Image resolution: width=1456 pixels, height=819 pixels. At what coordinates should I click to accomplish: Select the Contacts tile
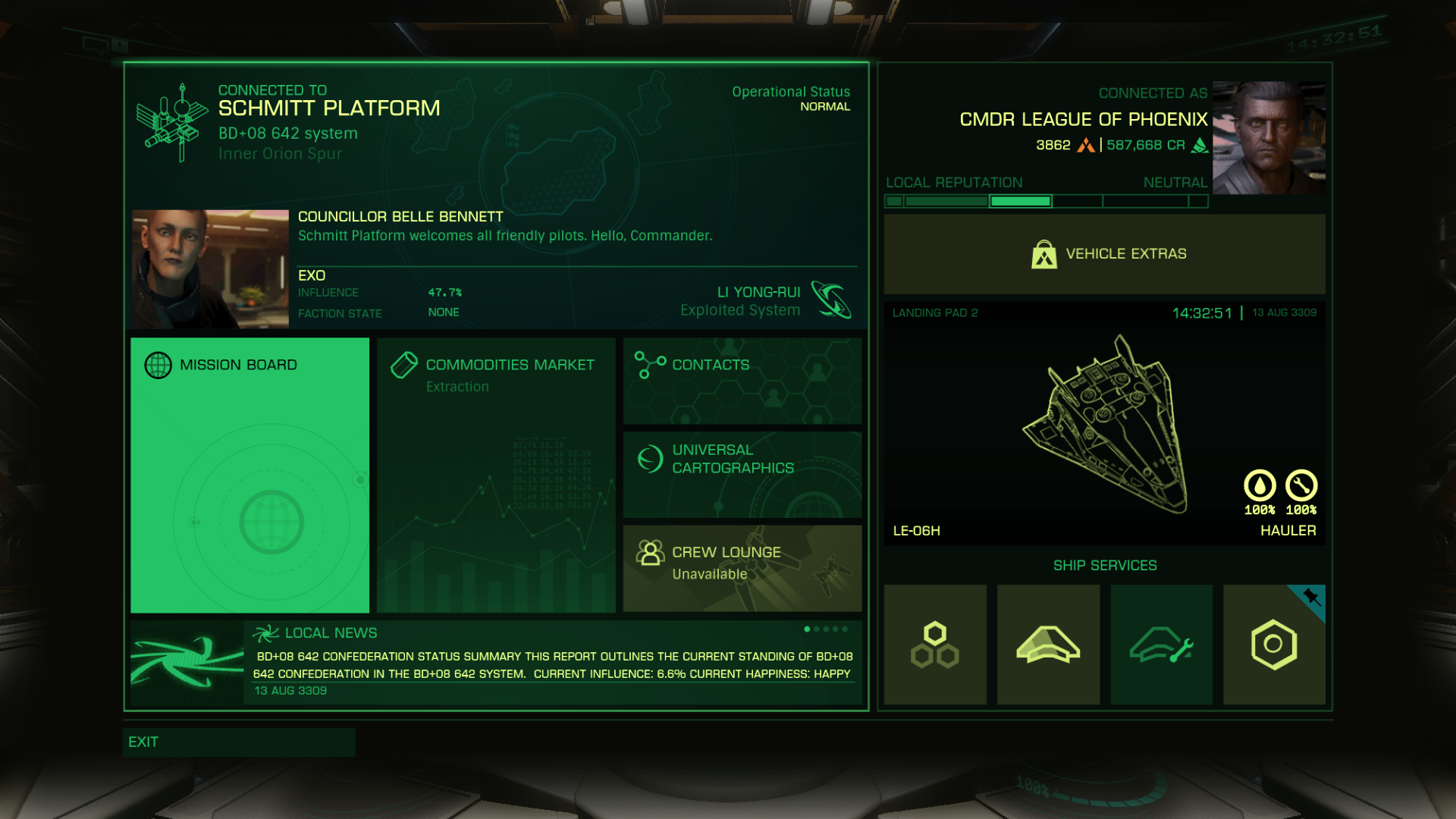(742, 381)
